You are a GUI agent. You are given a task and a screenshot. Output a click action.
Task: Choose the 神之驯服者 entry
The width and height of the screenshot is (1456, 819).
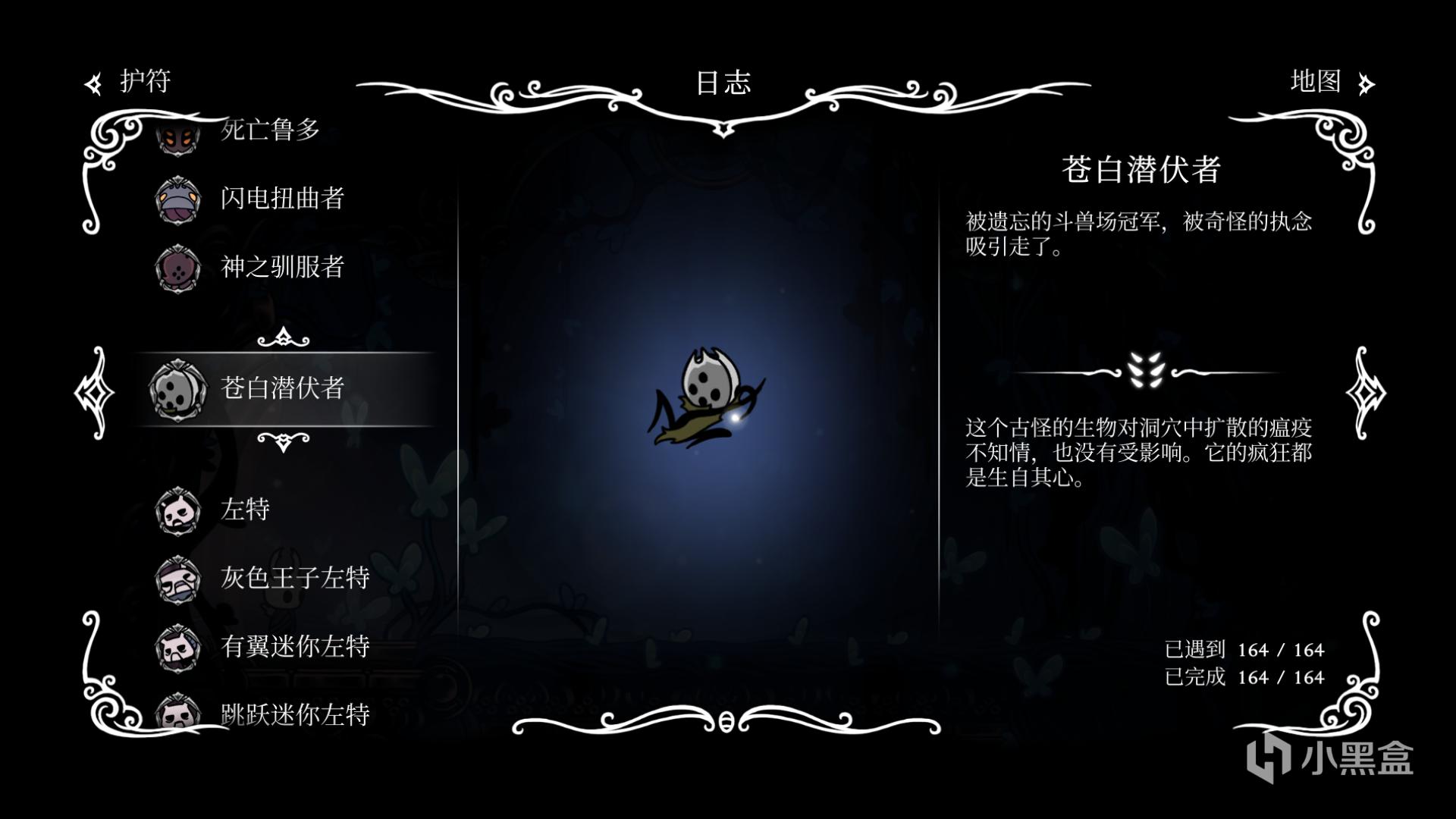coord(281,267)
